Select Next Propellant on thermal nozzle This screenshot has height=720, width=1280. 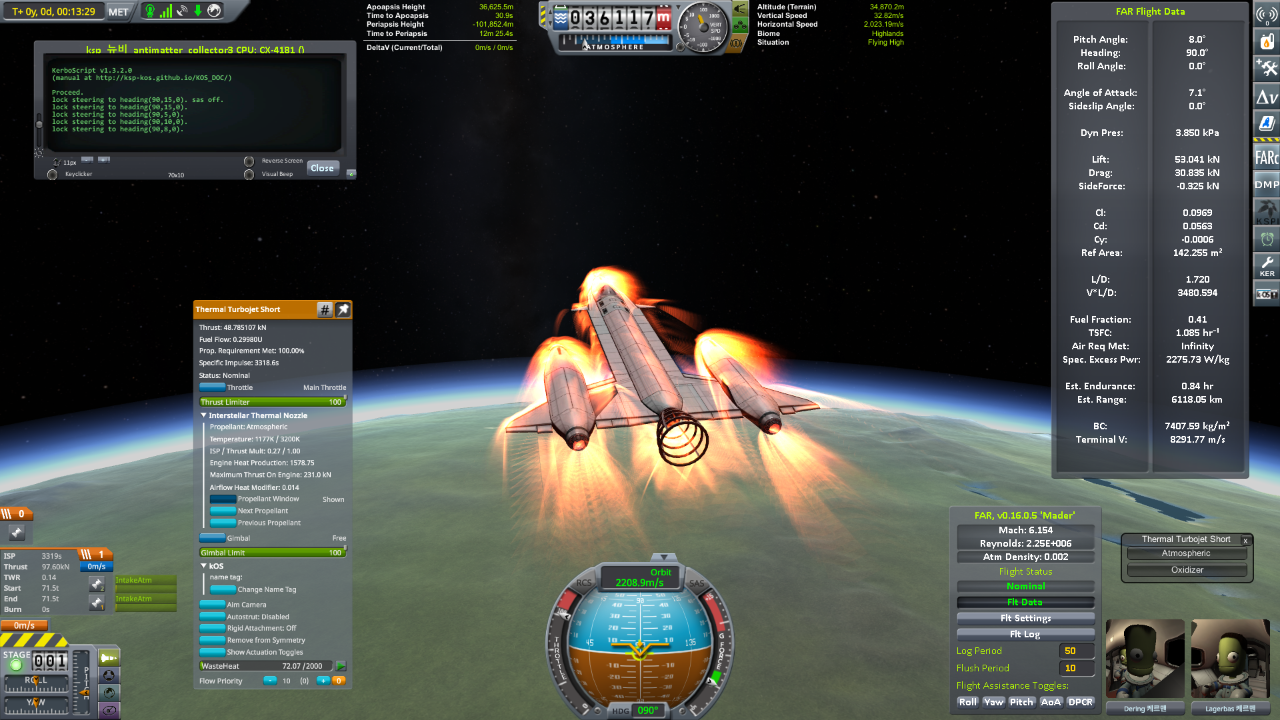[x=223, y=511]
